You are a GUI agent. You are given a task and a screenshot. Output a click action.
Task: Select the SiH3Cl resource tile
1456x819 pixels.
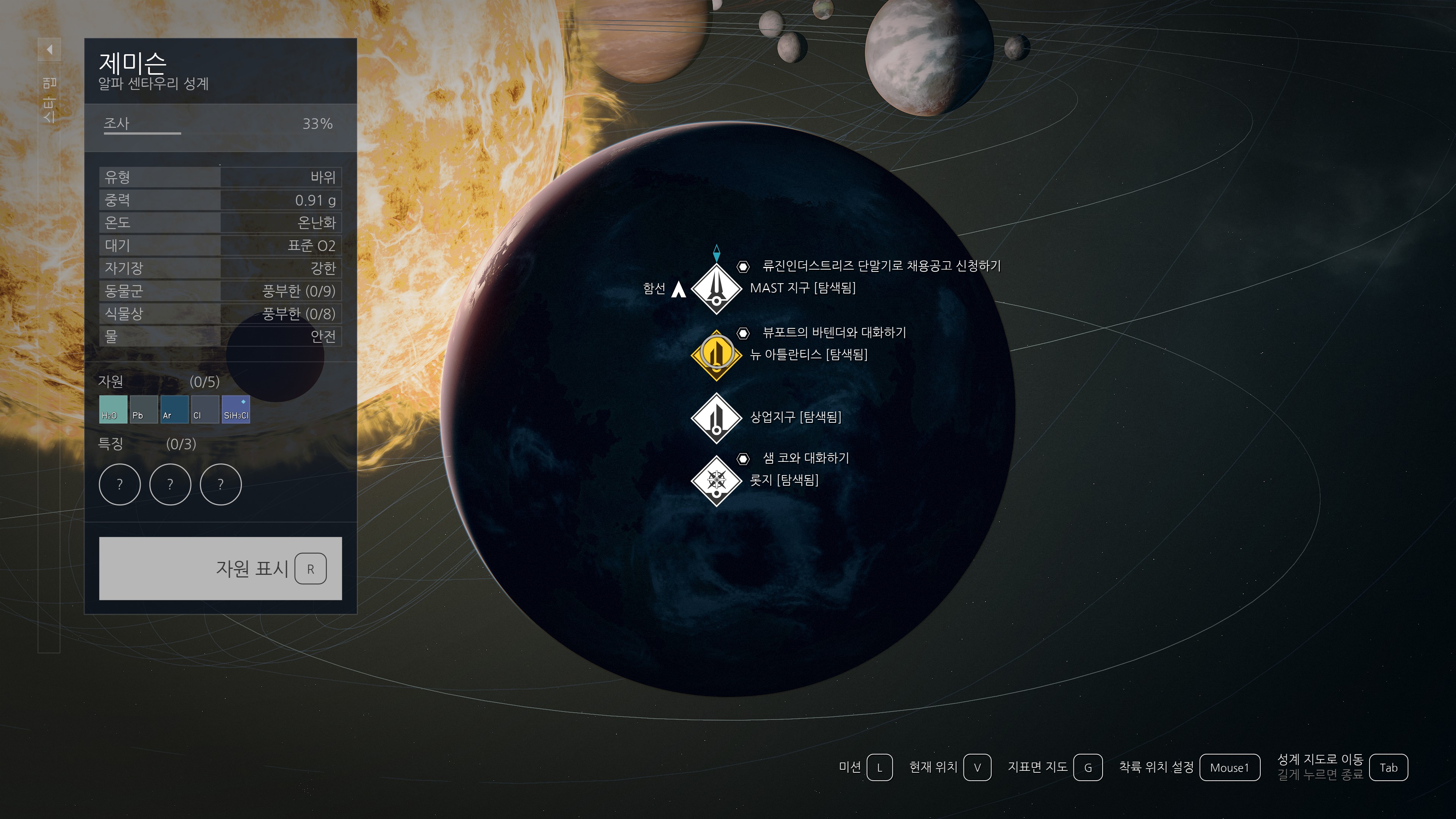(236, 409)
